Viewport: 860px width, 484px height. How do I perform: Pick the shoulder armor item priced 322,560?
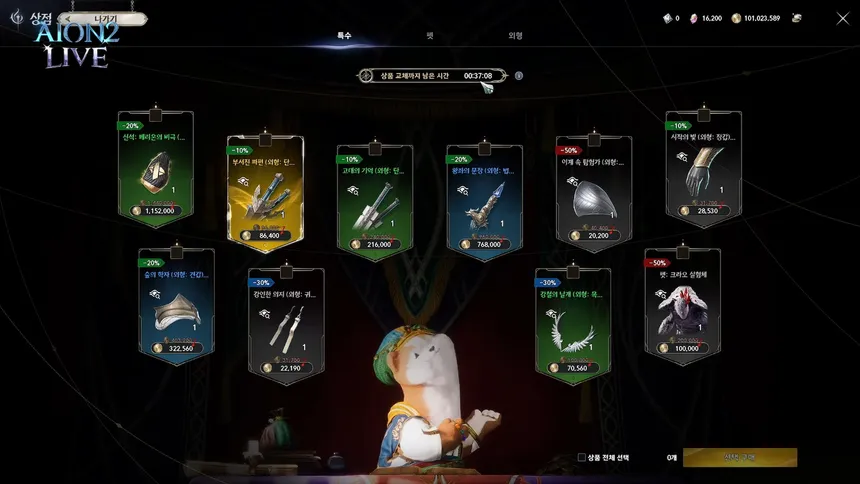176,307
